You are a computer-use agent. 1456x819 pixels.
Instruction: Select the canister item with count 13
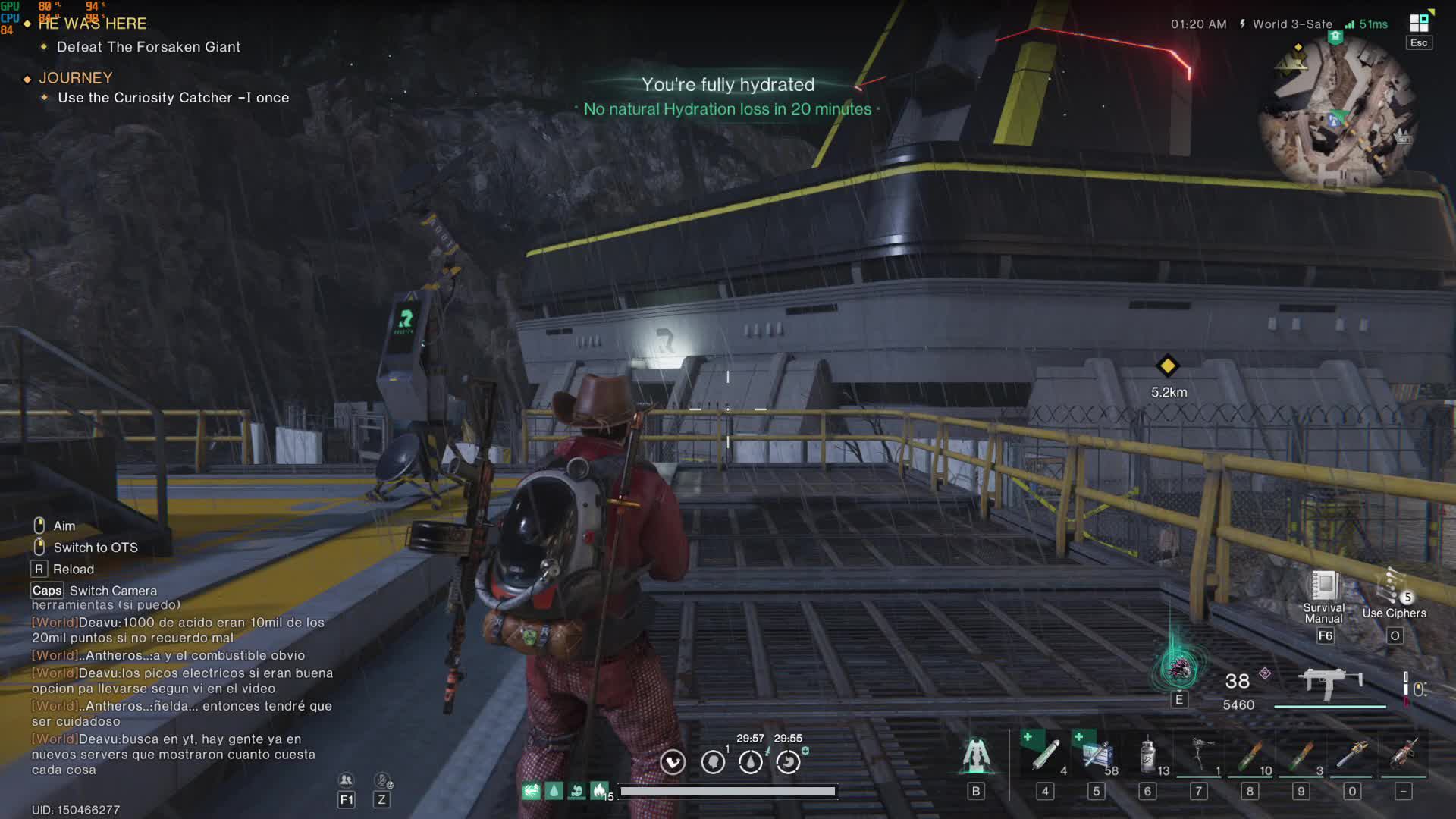click(1147, 755)
